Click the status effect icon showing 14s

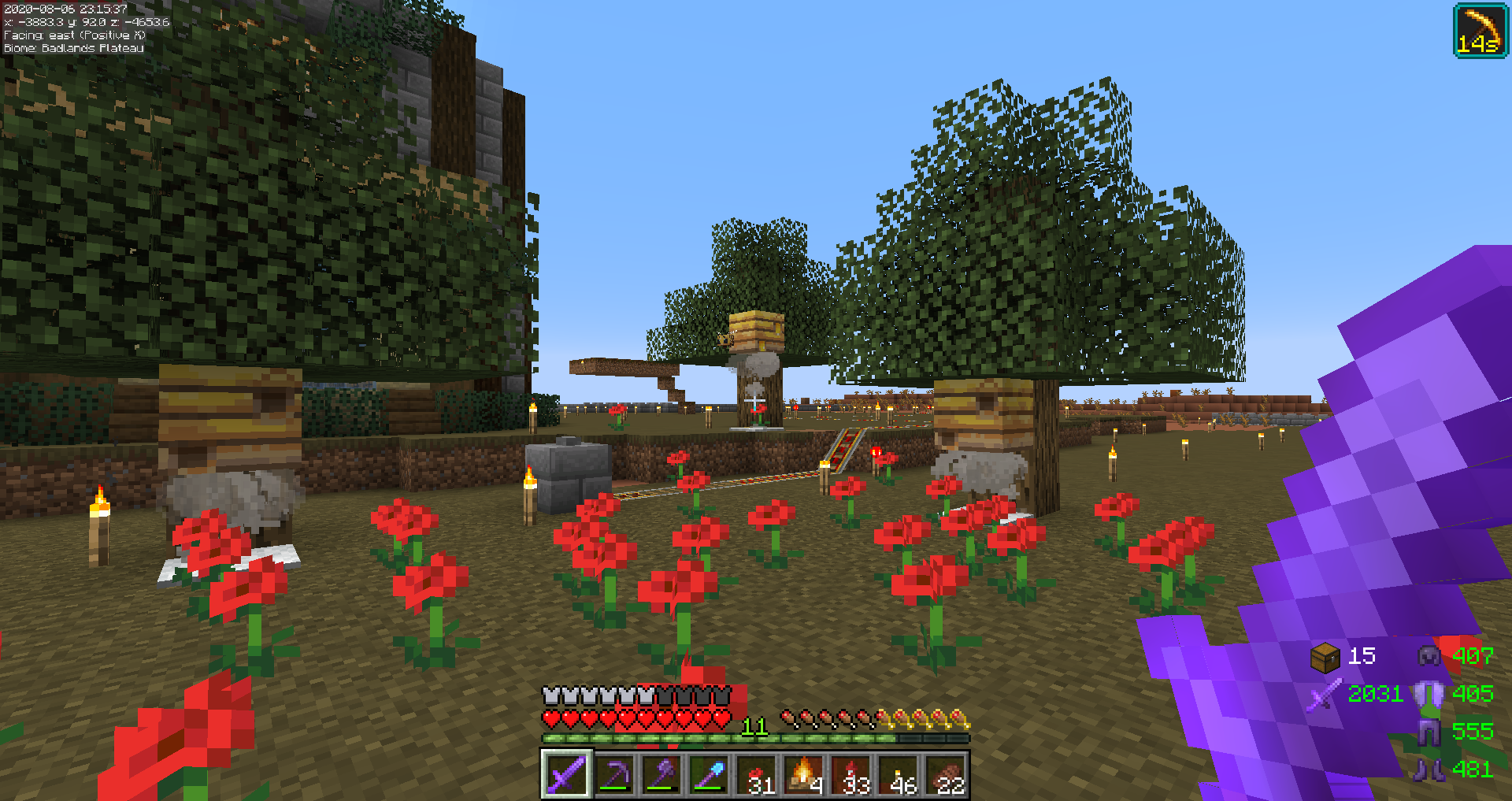pos(1480,31)
